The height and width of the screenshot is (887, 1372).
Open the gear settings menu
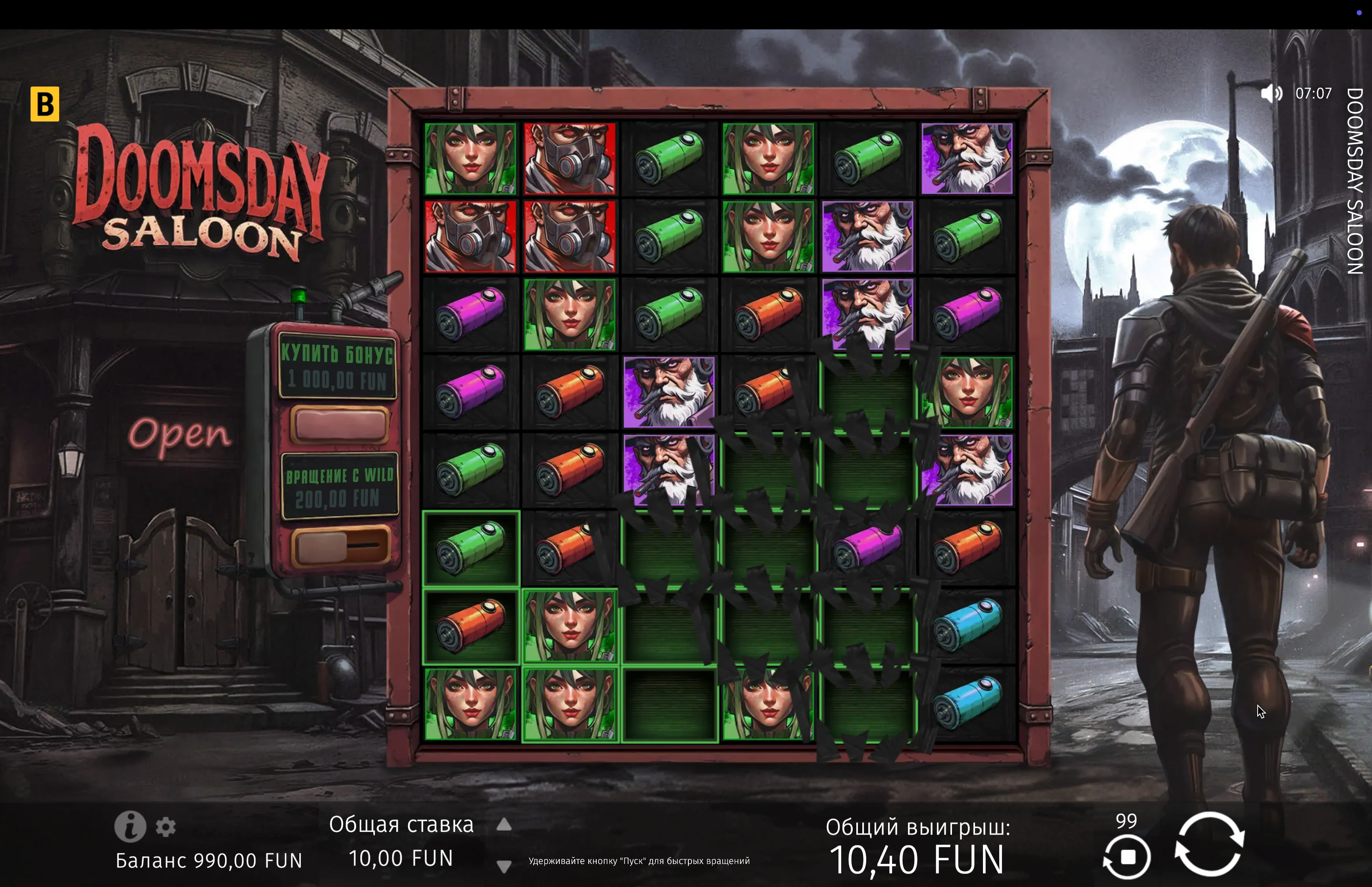click(x=166, y=827)
